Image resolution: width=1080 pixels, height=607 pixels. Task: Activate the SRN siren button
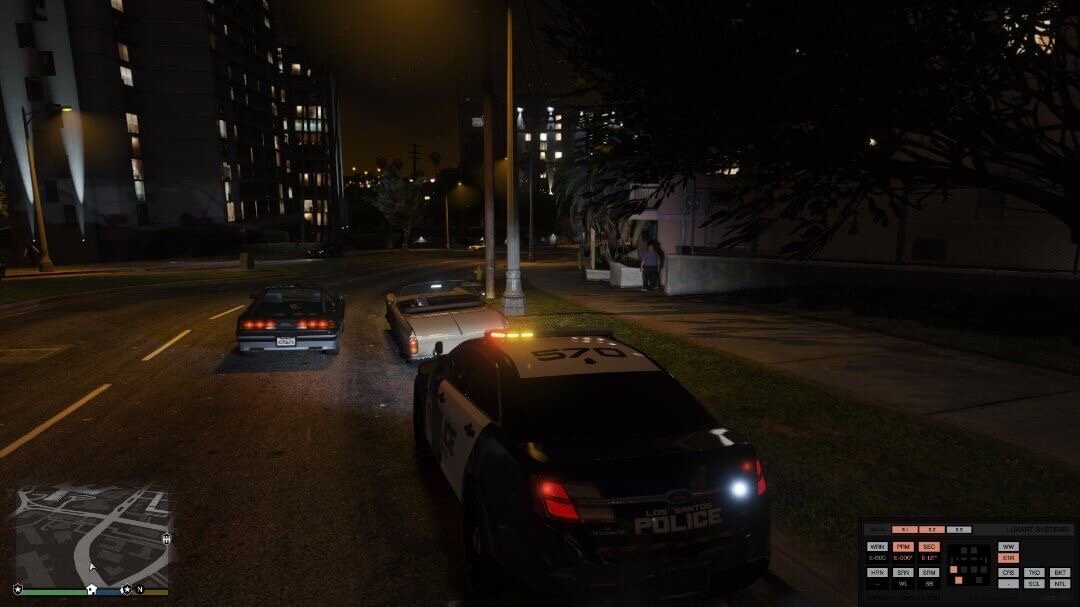click(903, 572)
